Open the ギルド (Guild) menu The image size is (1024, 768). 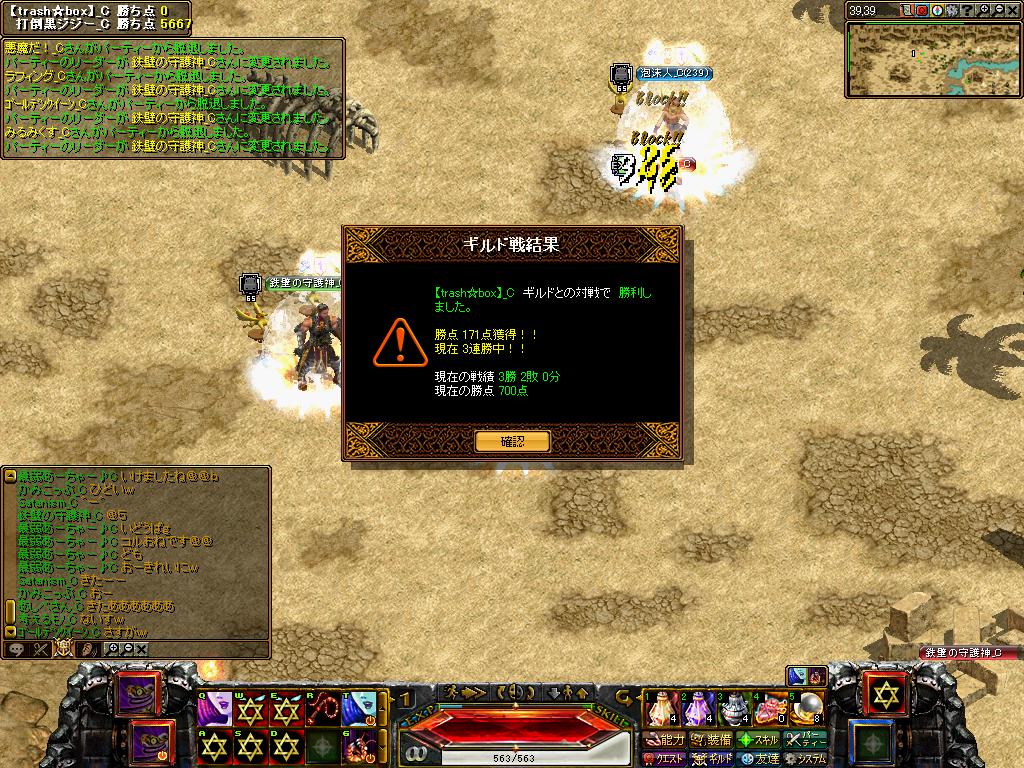tap(712, 759)
